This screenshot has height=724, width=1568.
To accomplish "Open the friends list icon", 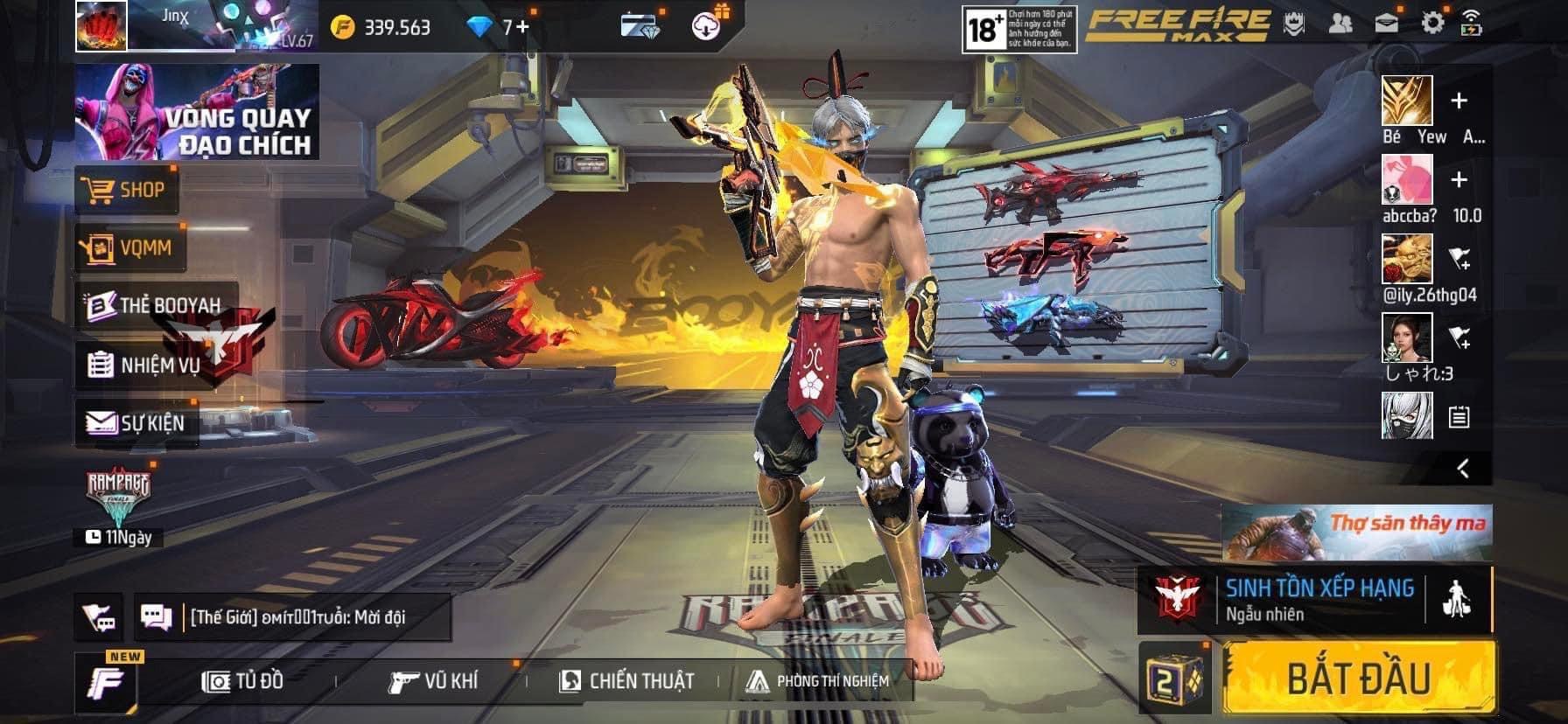I will pyautogui.click(x=1340, y=24).
